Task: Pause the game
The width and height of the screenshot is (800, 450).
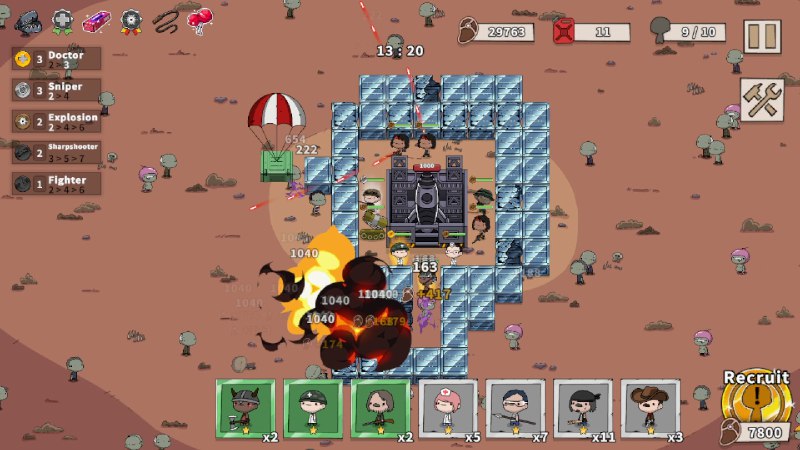Action: click(762, 36)
